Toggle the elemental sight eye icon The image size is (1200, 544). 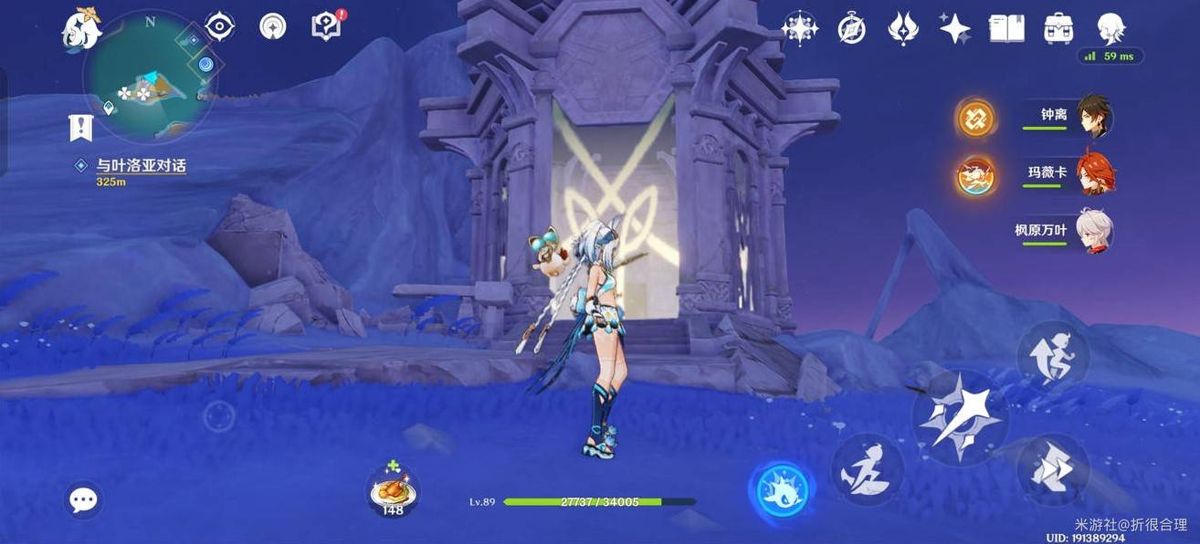click(219, 26)
